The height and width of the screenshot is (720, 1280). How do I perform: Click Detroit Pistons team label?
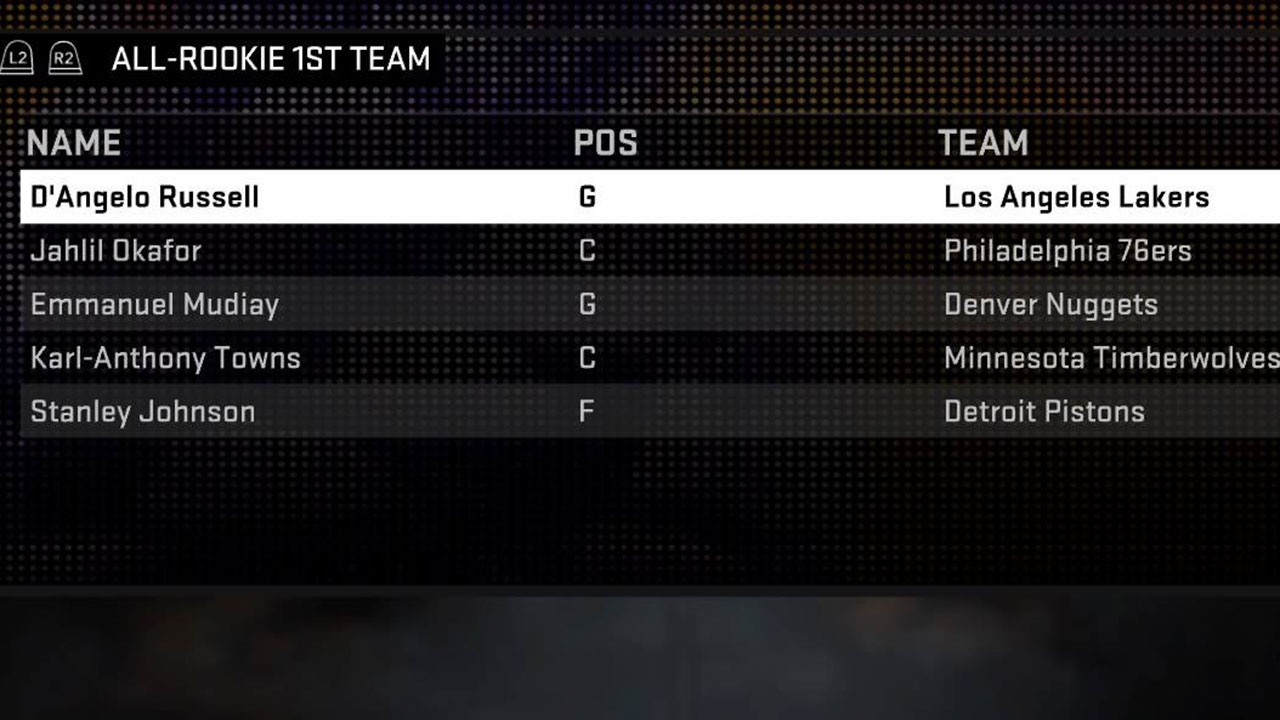tap(1044, 411)
